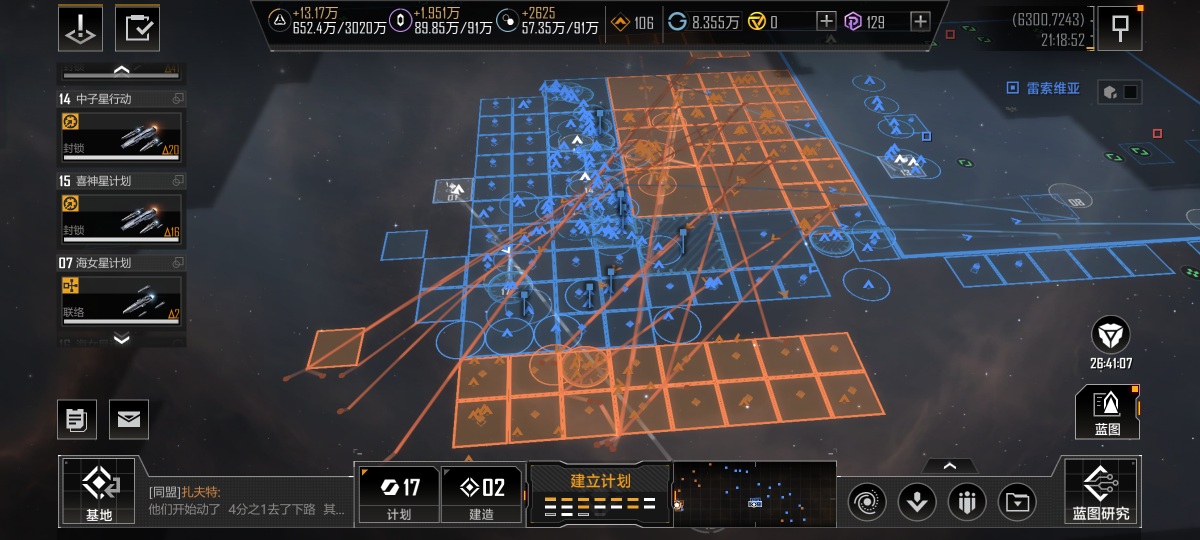This screenshot has width=1200, height=540.
Task: Open the 蓝图研究 blueprint research
Action: [x=1101, y=491]
